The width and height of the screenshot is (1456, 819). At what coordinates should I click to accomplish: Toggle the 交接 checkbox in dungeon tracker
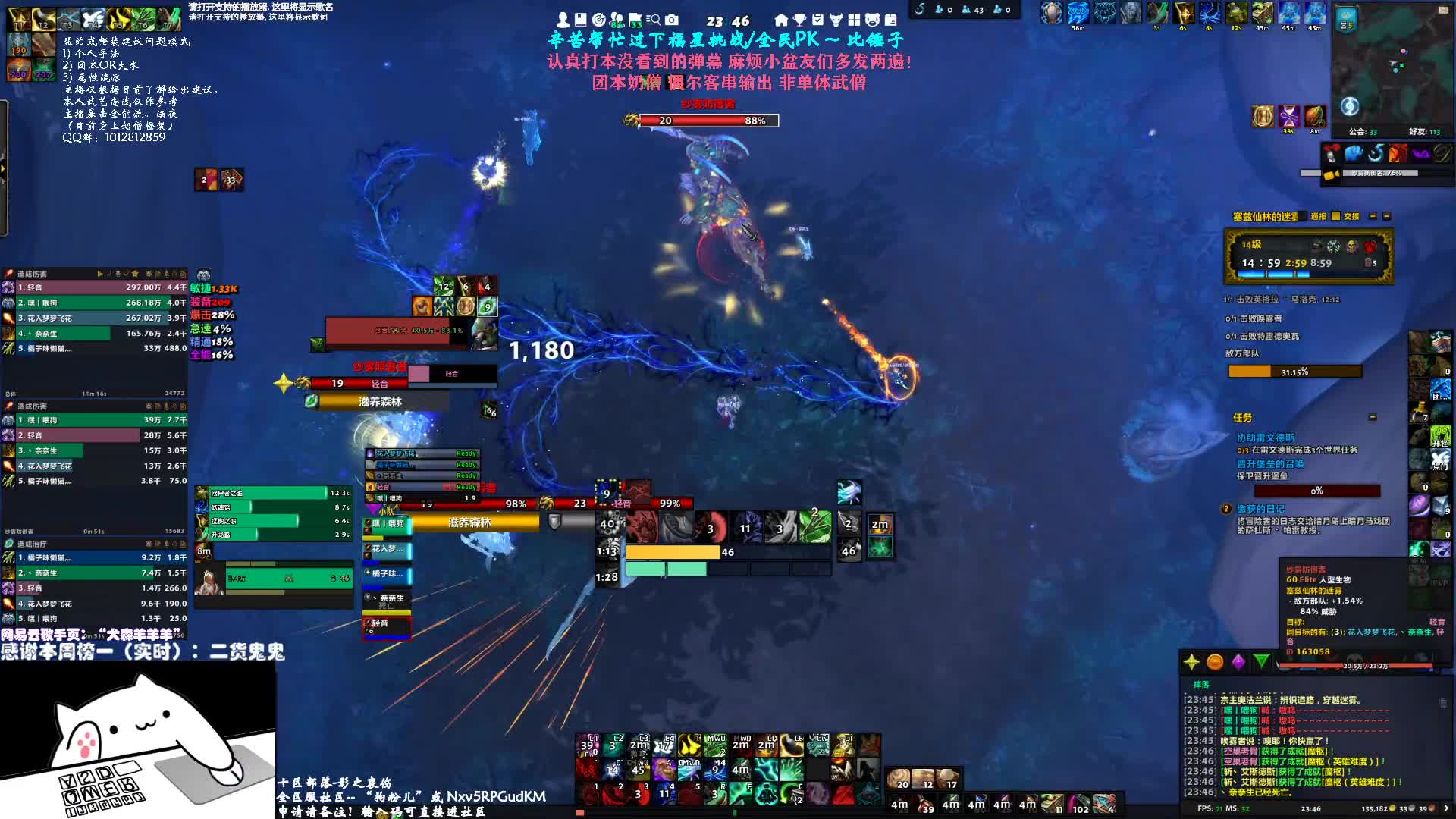tap(1336, 216)
